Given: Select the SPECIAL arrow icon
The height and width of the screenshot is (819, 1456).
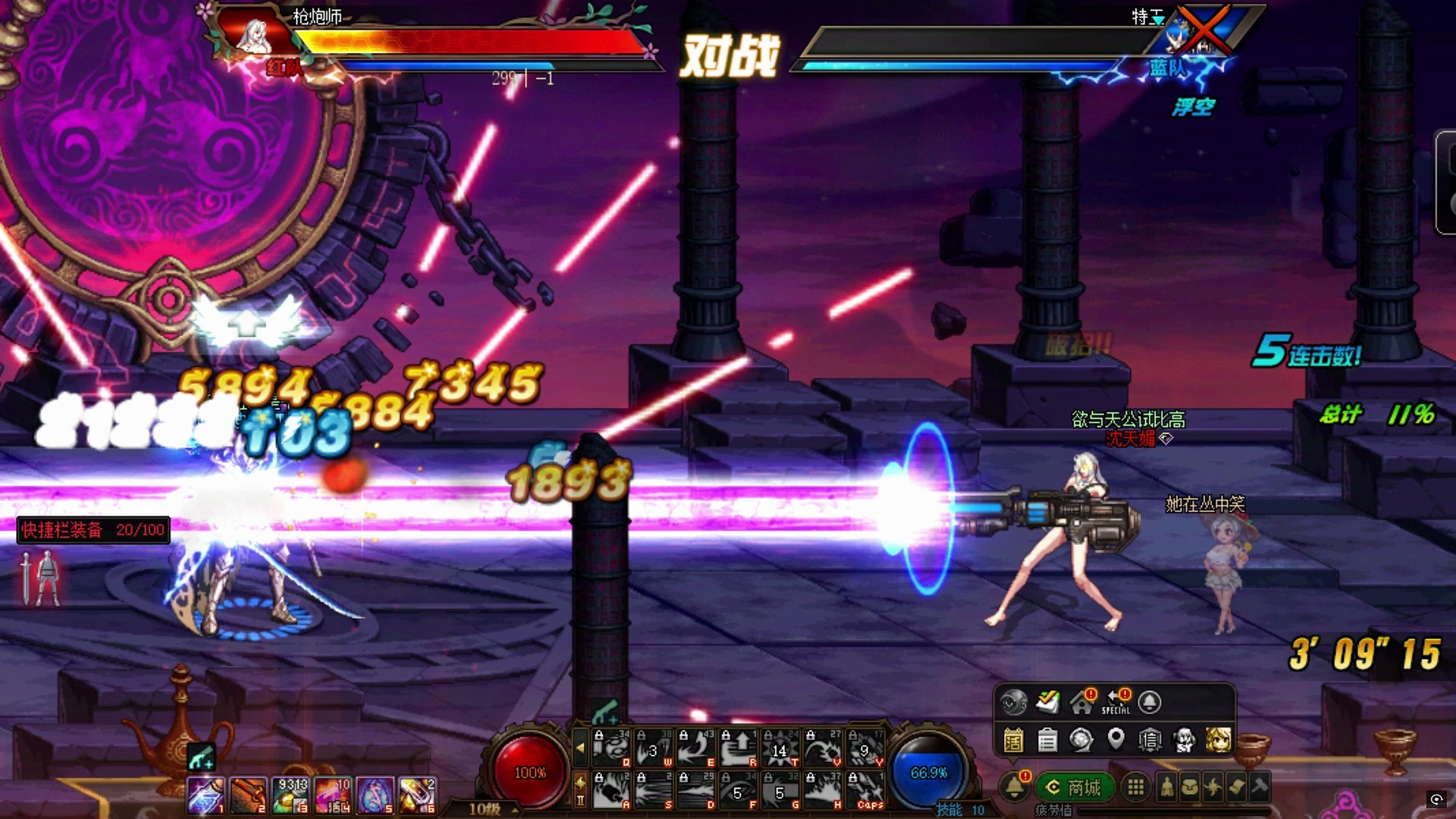Looking at the screenshot, I should click(1116, 702).
